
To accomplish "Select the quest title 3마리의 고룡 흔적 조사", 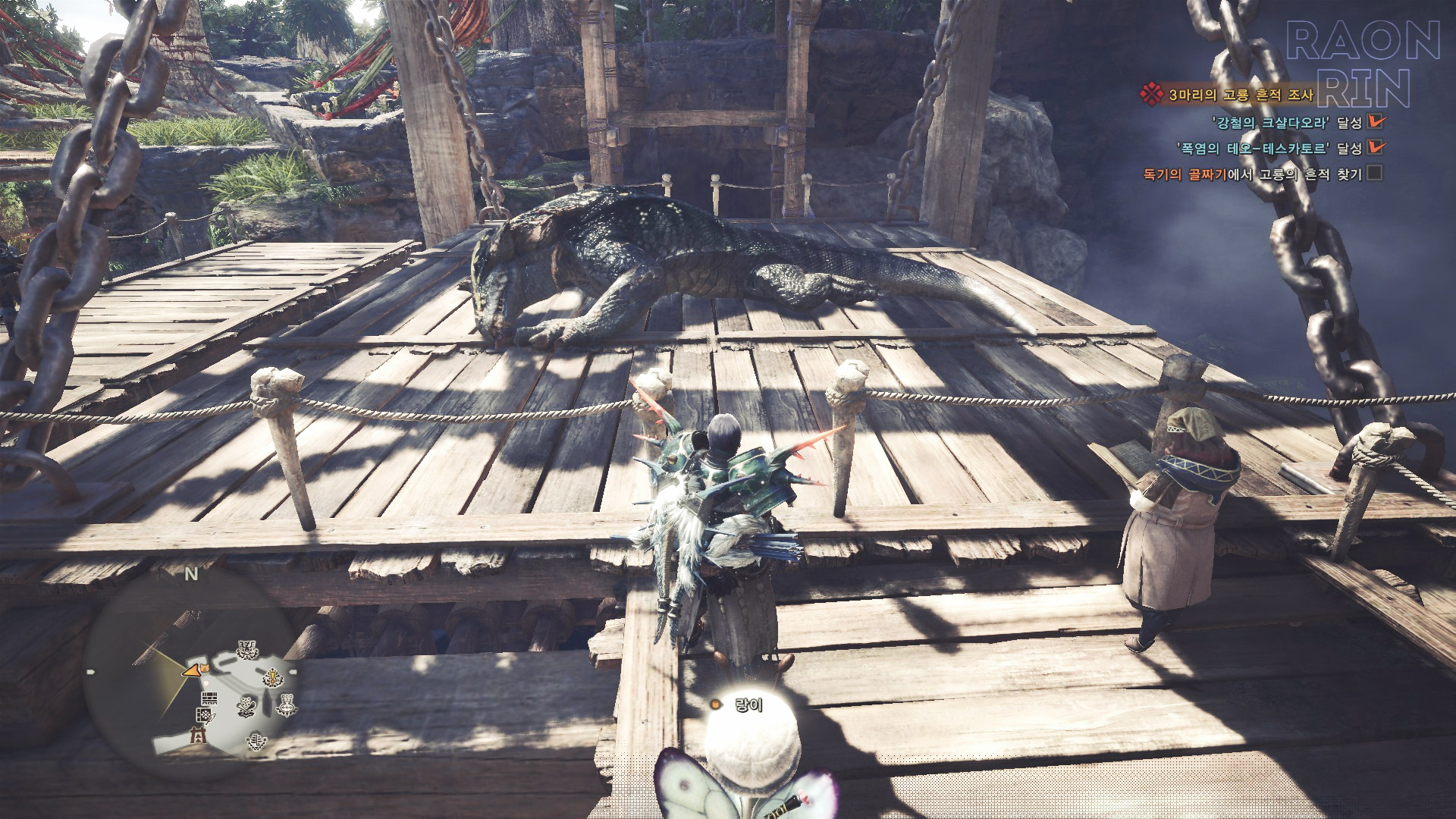I will 1241,95.
